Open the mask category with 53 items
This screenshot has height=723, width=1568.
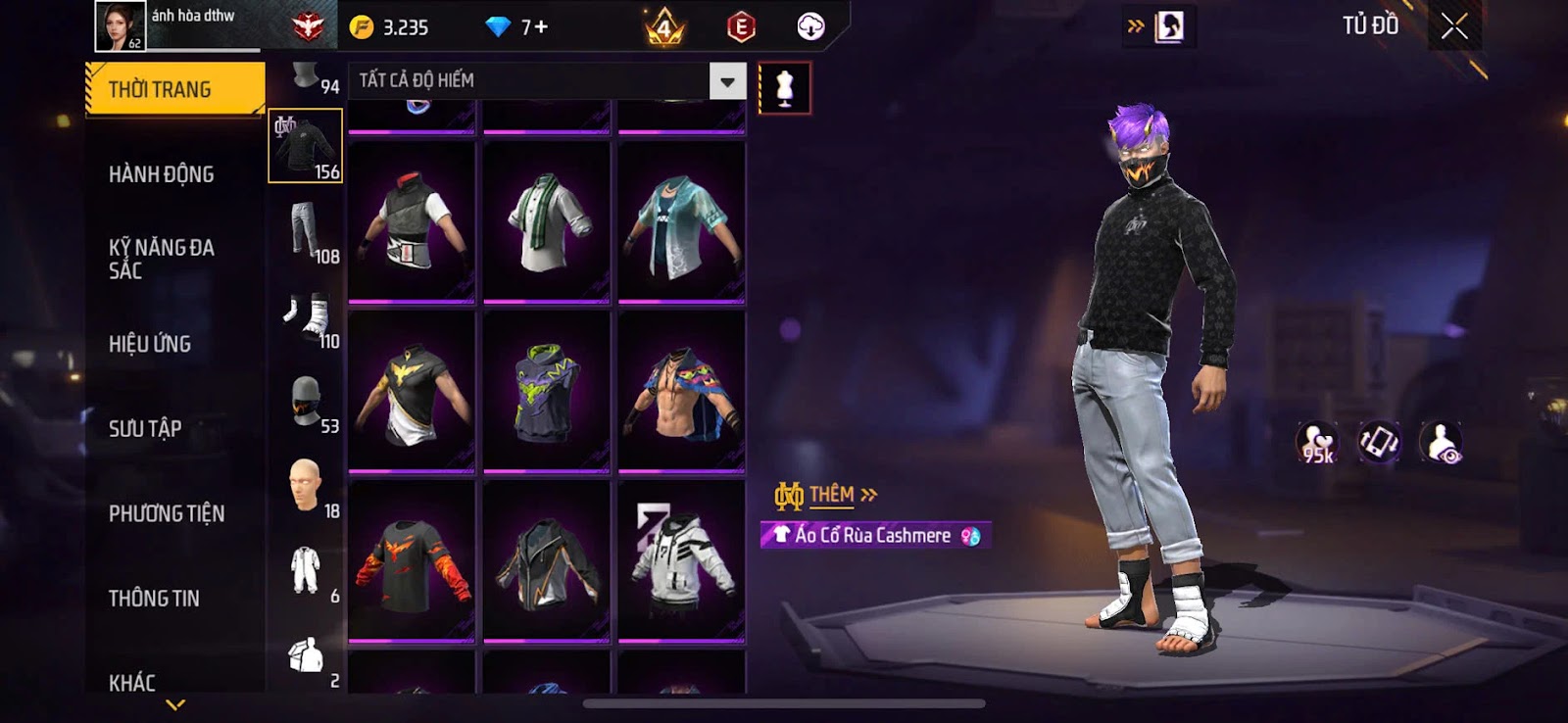(x=306, y=402)
